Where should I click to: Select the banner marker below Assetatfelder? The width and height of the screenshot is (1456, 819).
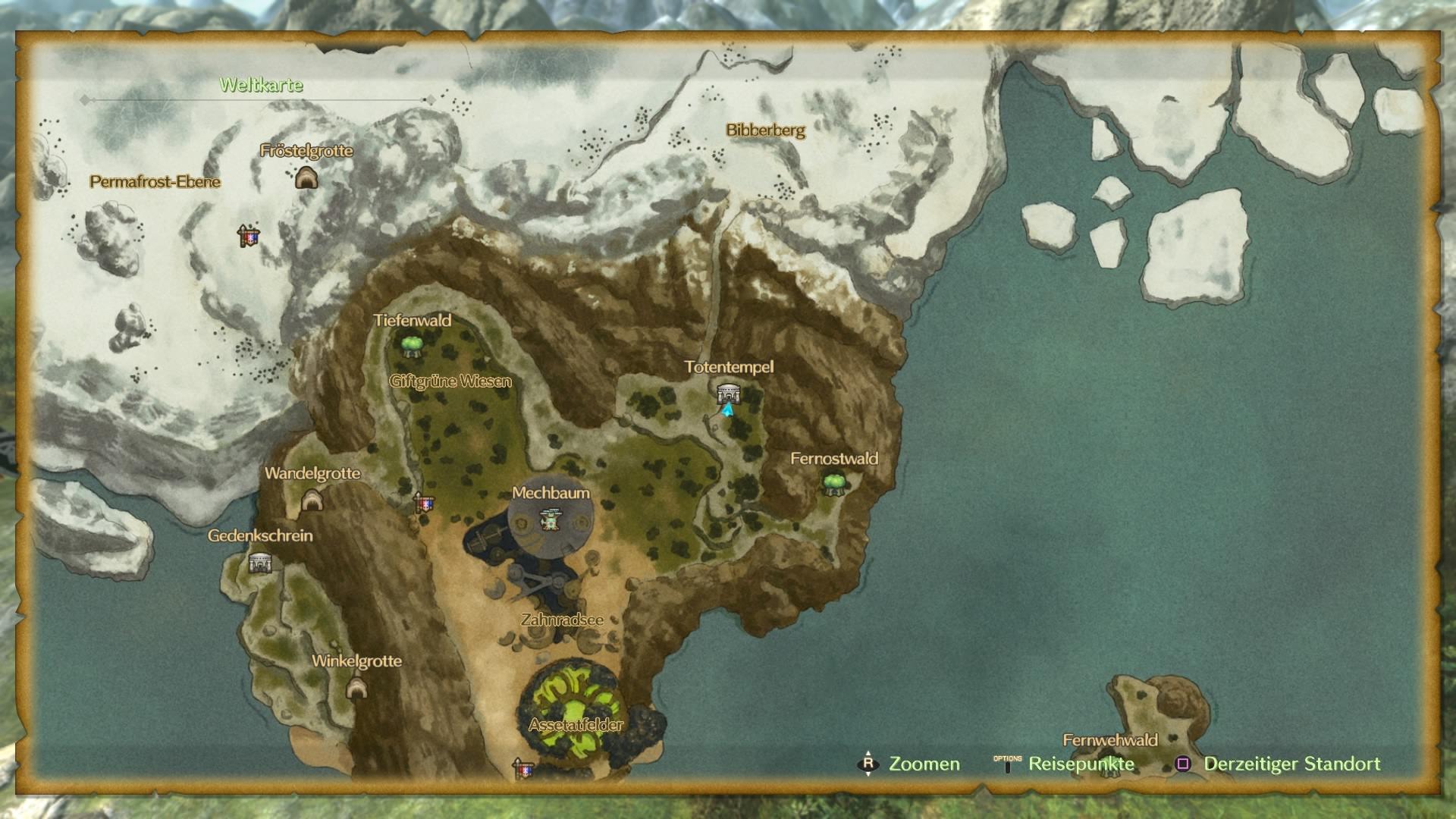tap(522, 769)
